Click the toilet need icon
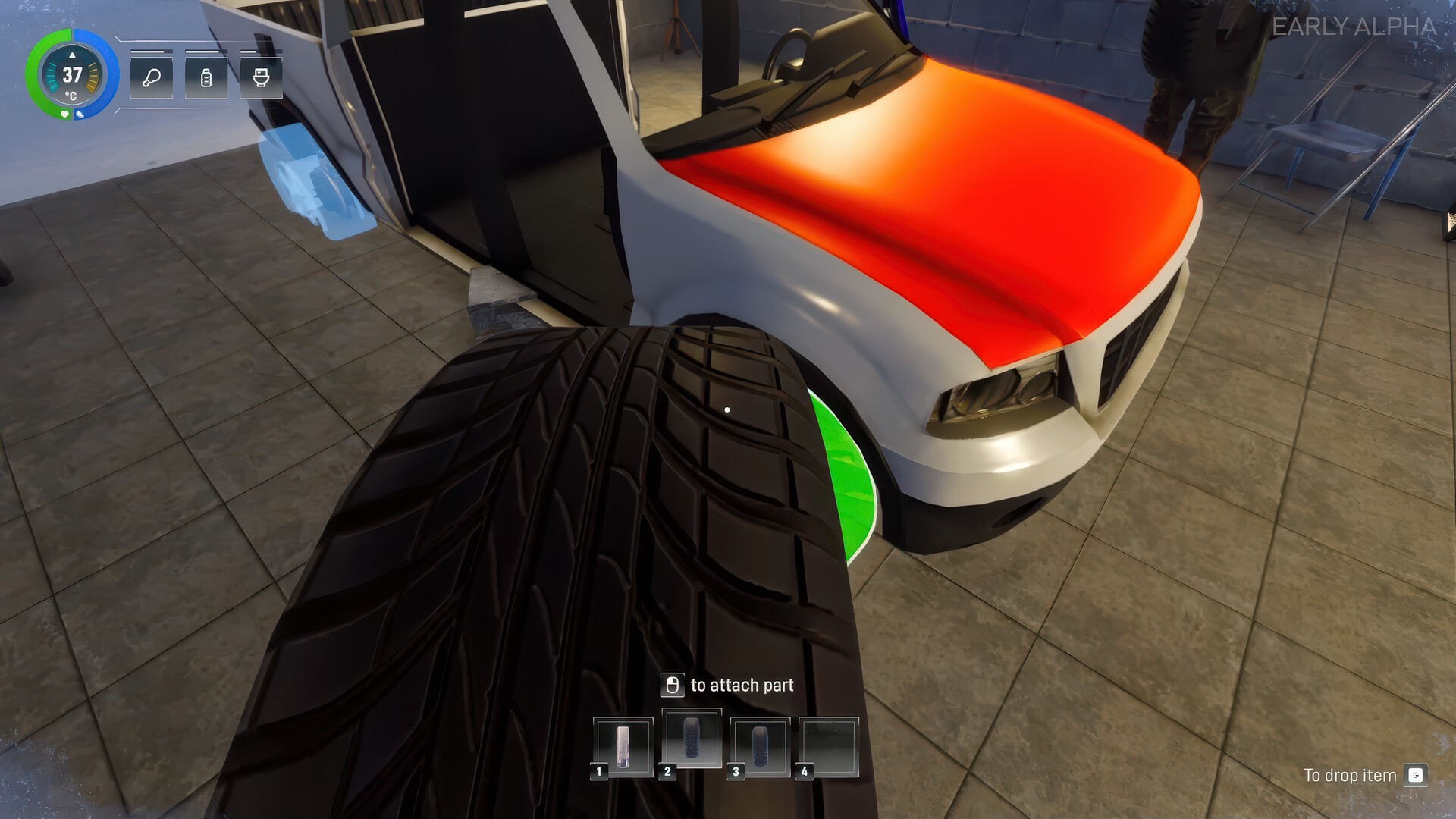 (x=261, y=77)
